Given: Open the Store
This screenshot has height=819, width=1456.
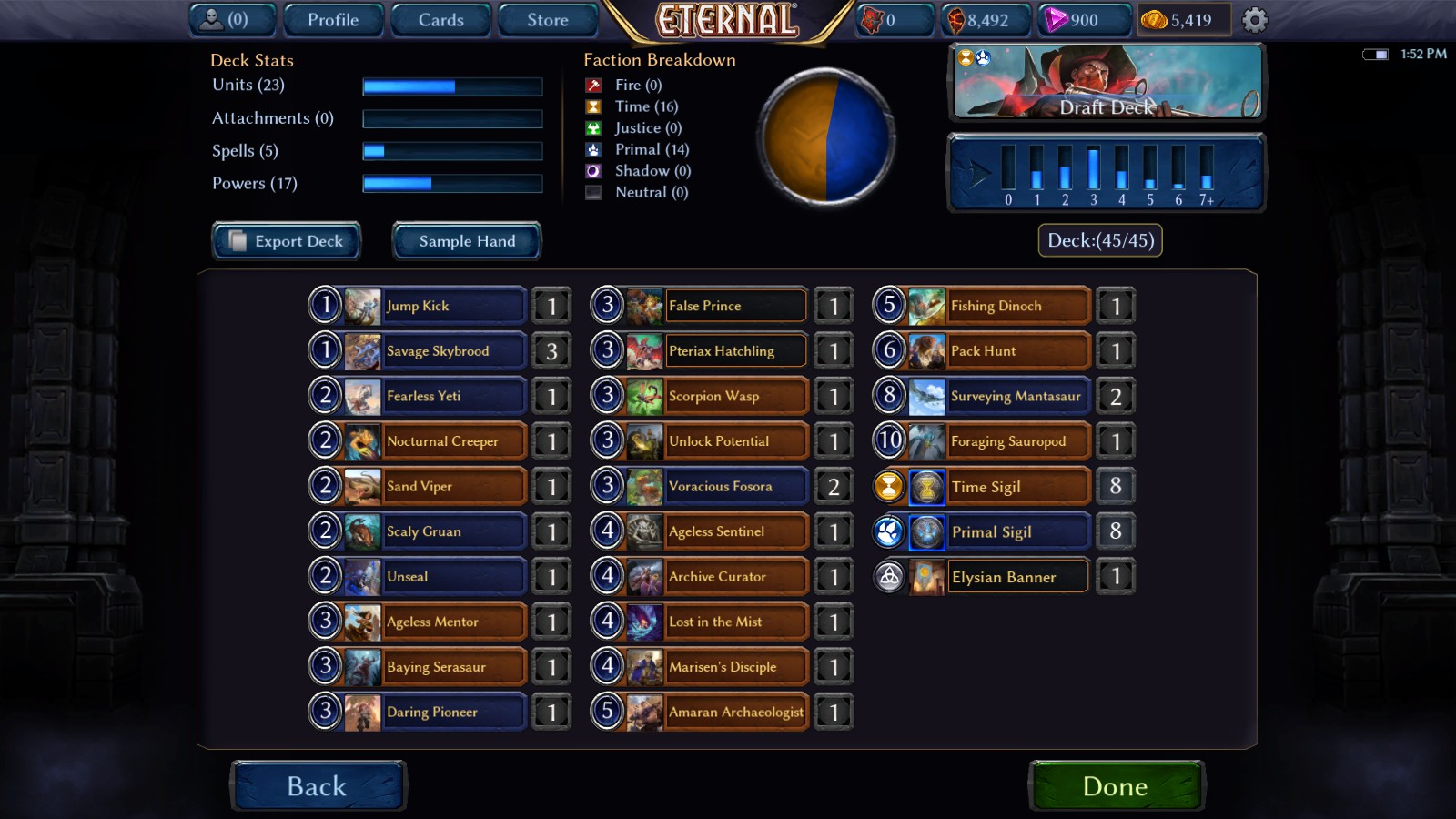Looking at the screenshot, I should pyautogui.click(x=547, y=18).
